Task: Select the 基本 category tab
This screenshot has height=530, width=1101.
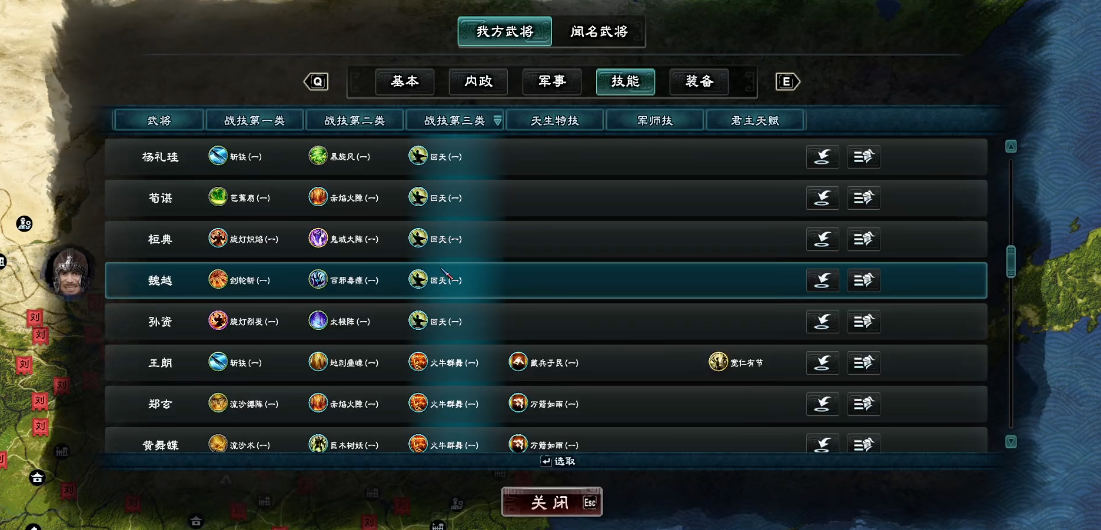Action: (405, 81)
